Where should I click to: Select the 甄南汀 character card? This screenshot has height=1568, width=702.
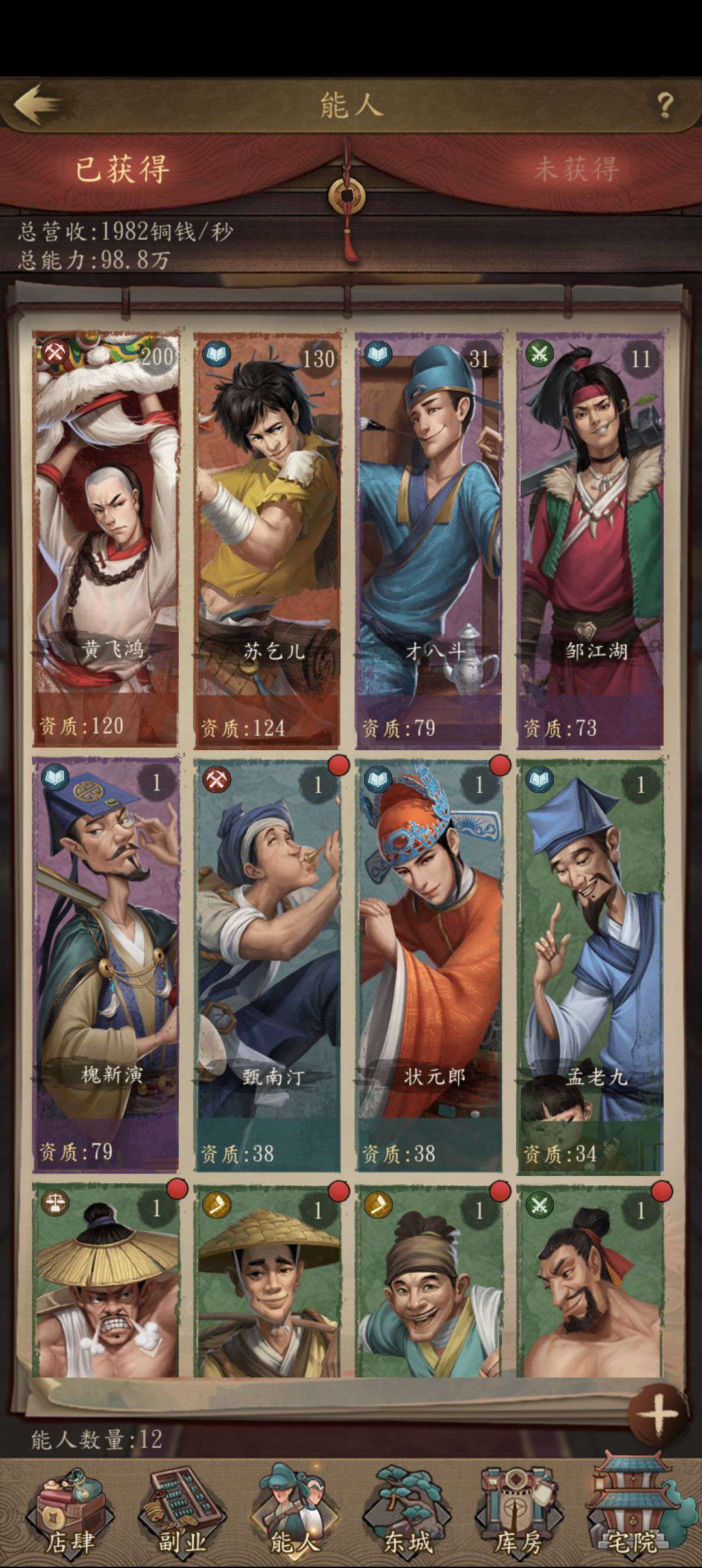pos(267,965)
